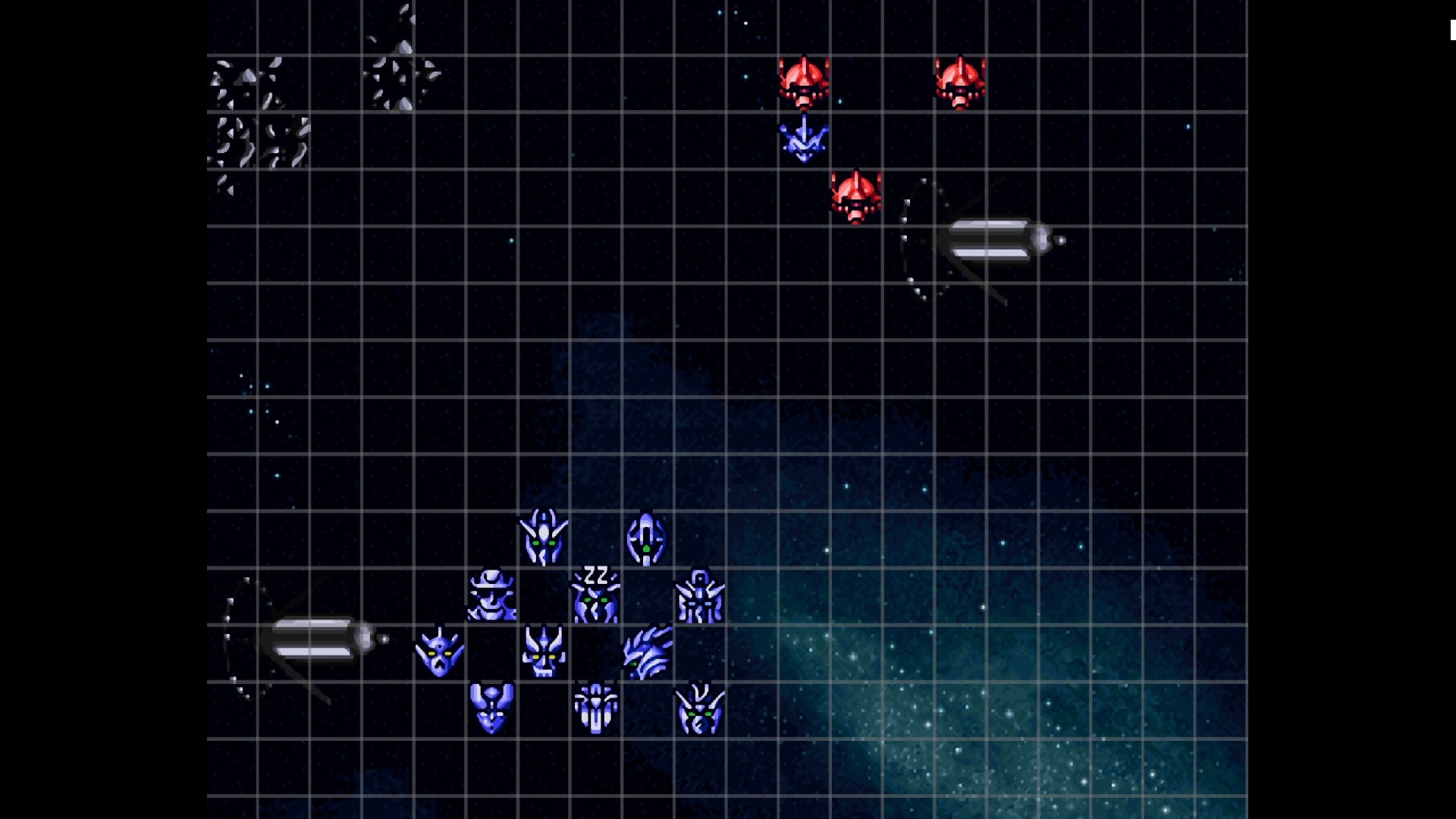Image resolution: width=1456 pixels, height=819 pixels.
Task: Select the blue unit wearing a cowboy hat
Action: pos(491,596)
